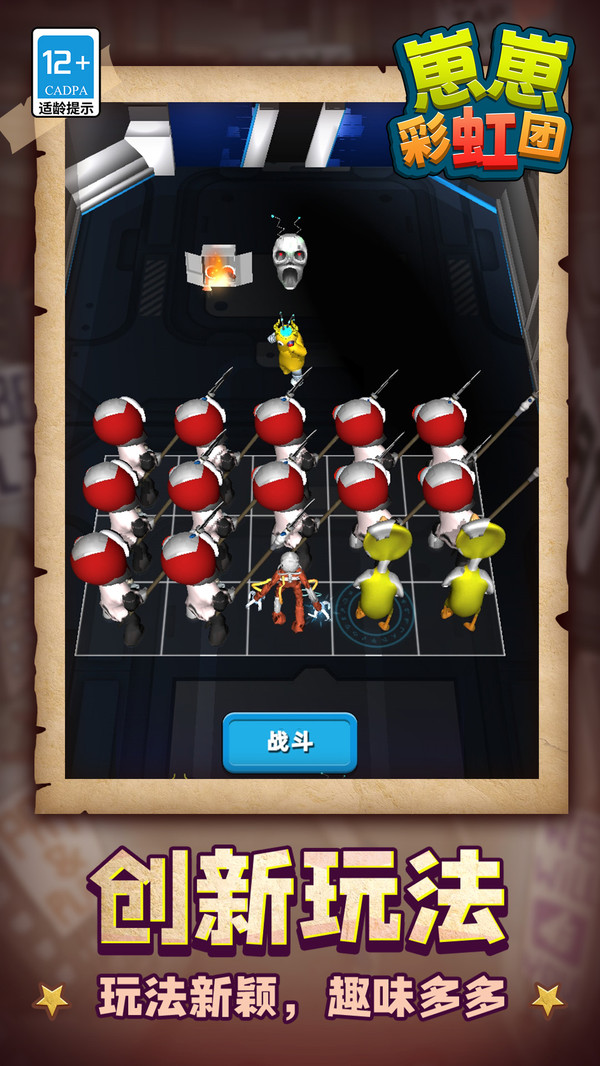Start the battle with the 战斗 button
The image size is (600, 1066).
tap(290, 743)
